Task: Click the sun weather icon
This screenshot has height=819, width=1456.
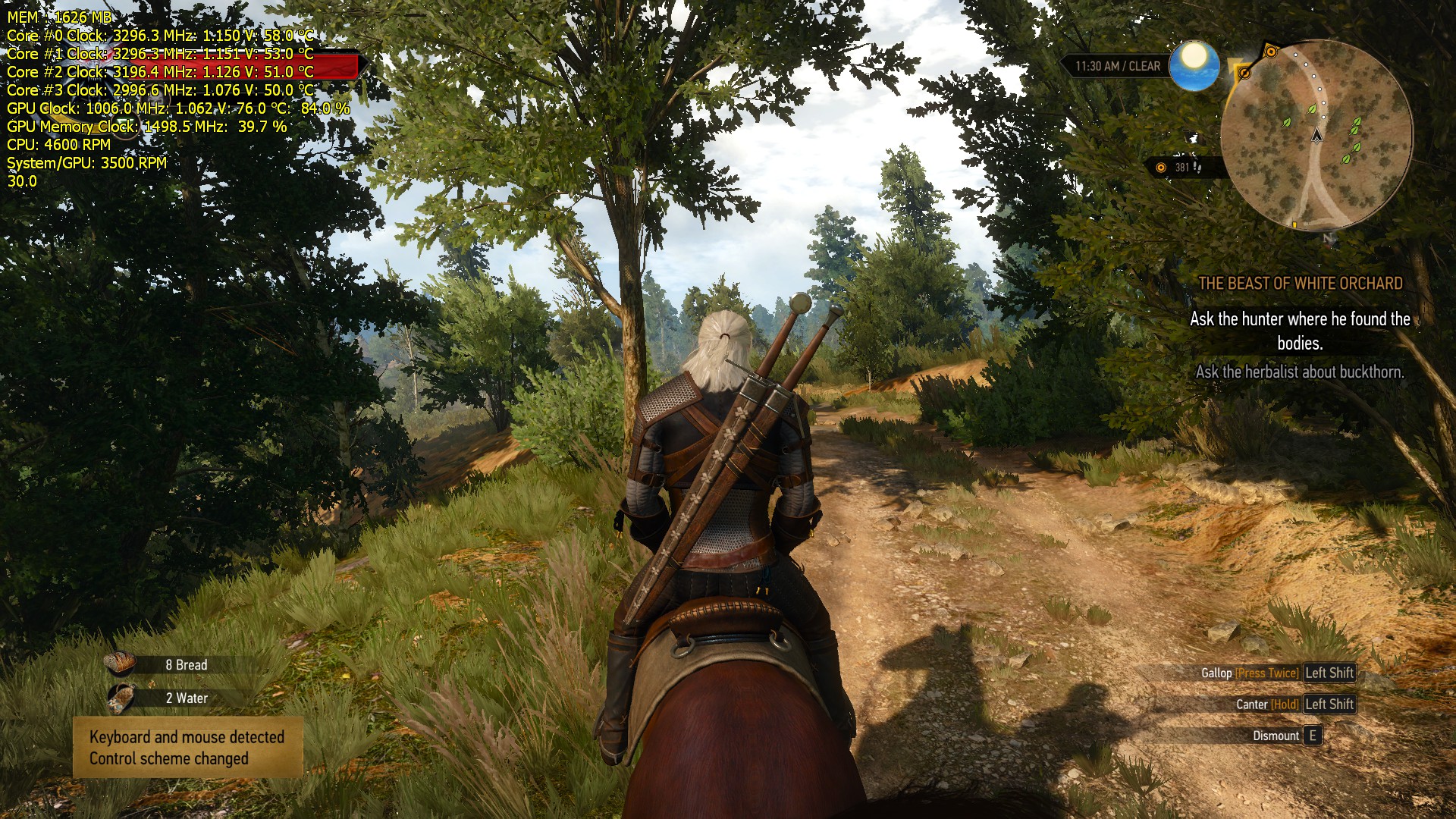Action: tap(1194, 65)
